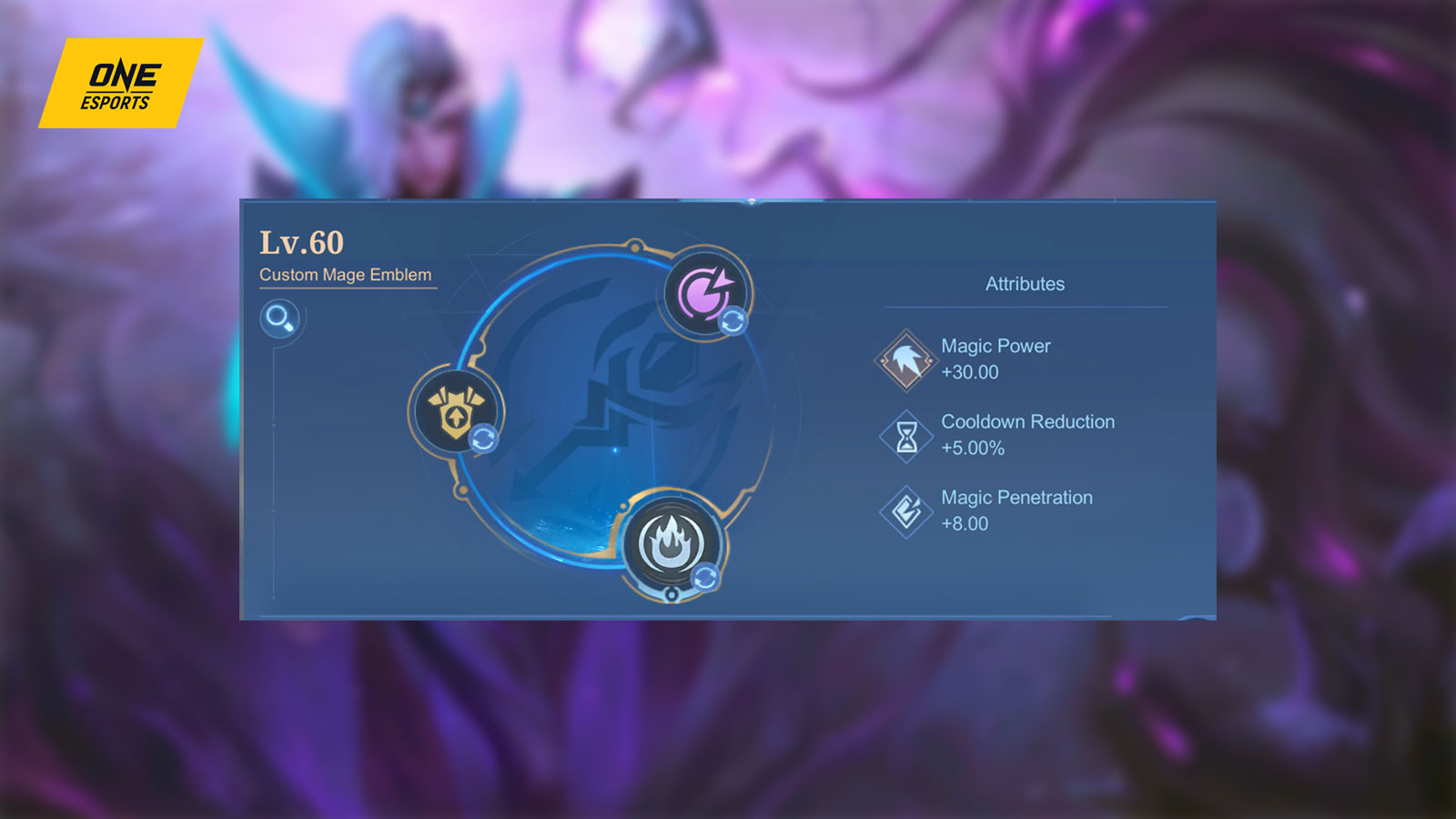
Task: Click the Magic Power +30.00 entry
Action: point(995,359)
